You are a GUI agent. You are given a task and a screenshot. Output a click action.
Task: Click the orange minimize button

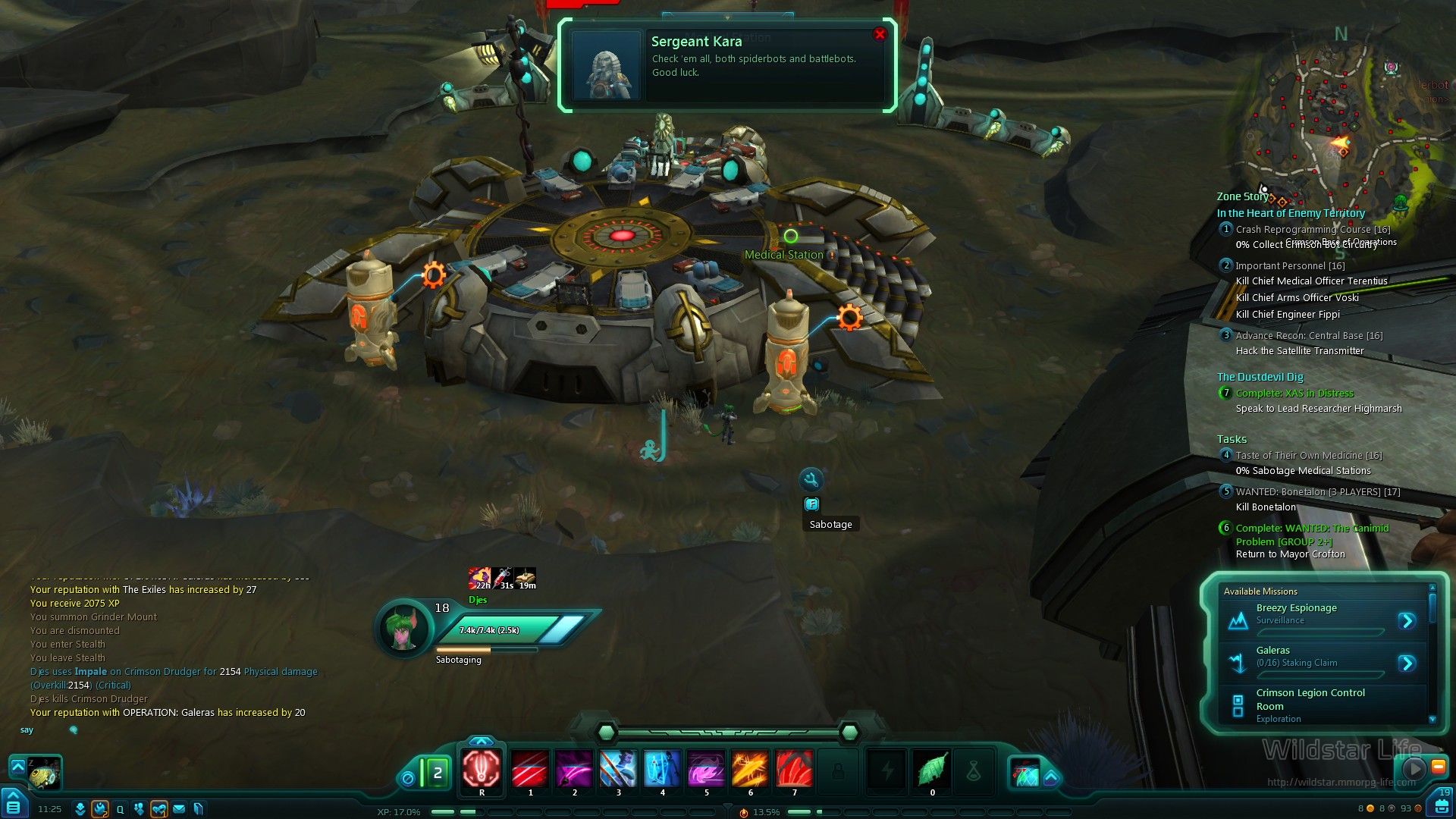coord(1438,767)
